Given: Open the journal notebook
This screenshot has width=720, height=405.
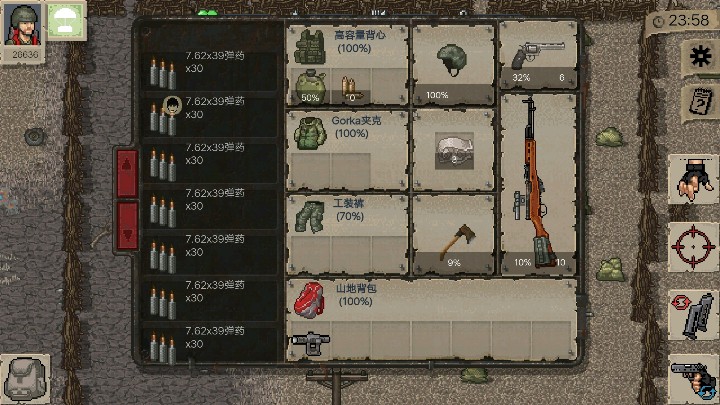Looking at the screenshot, I should tap(697, 100).
